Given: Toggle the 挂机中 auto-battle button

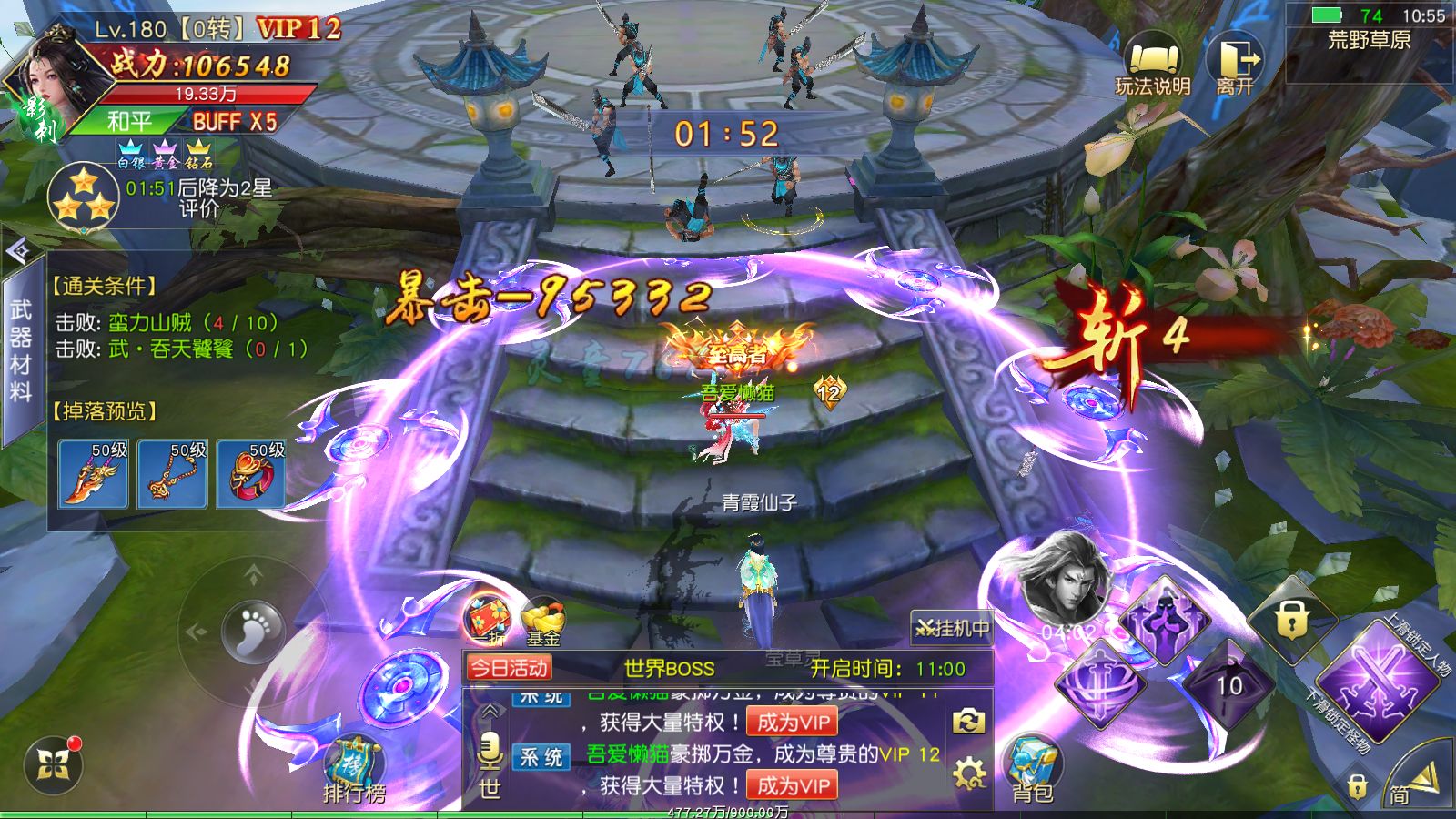Looking at the screenshot, I should coord(952,628).
